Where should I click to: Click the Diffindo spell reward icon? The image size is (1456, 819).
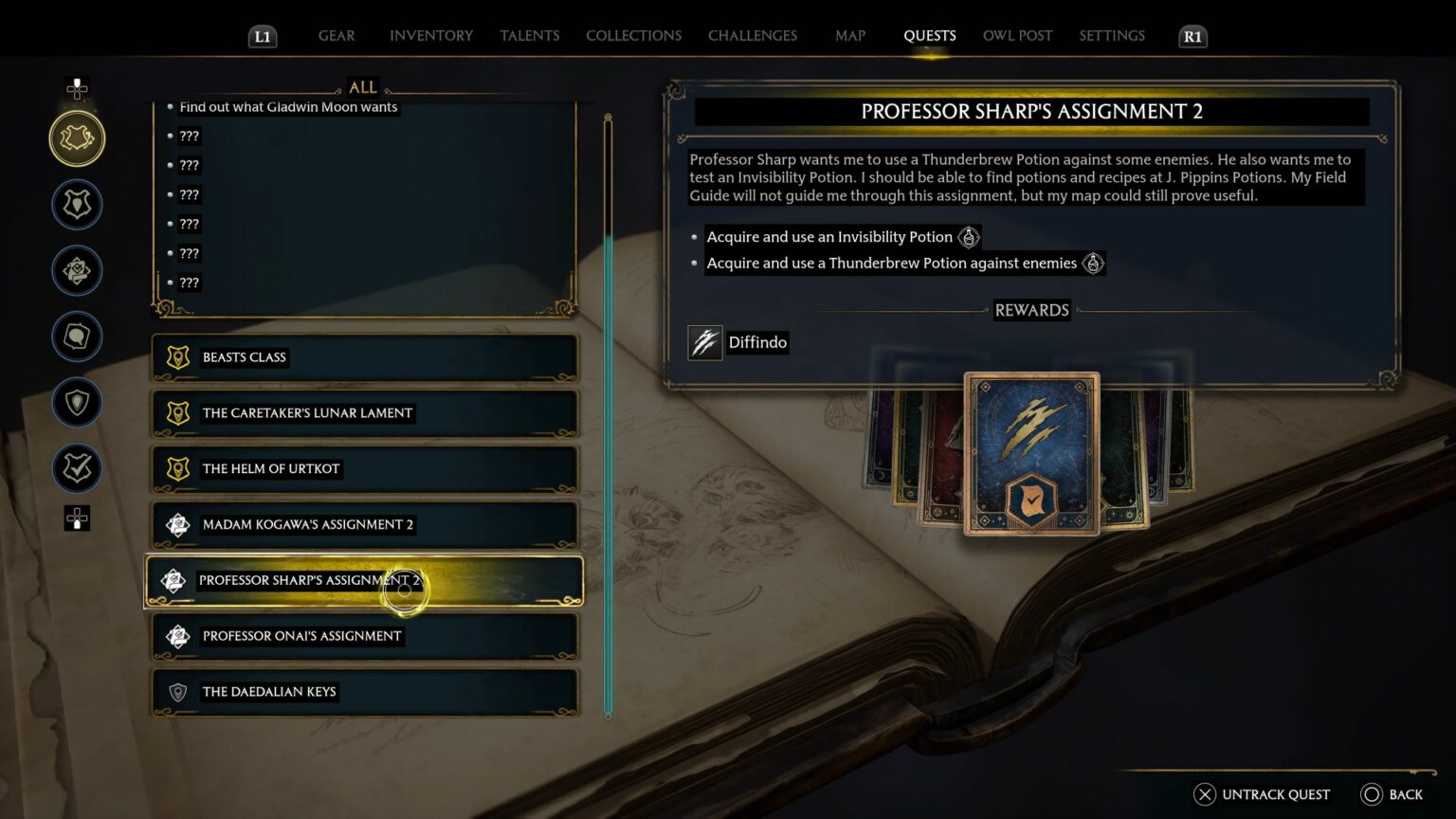pos(703,342)
